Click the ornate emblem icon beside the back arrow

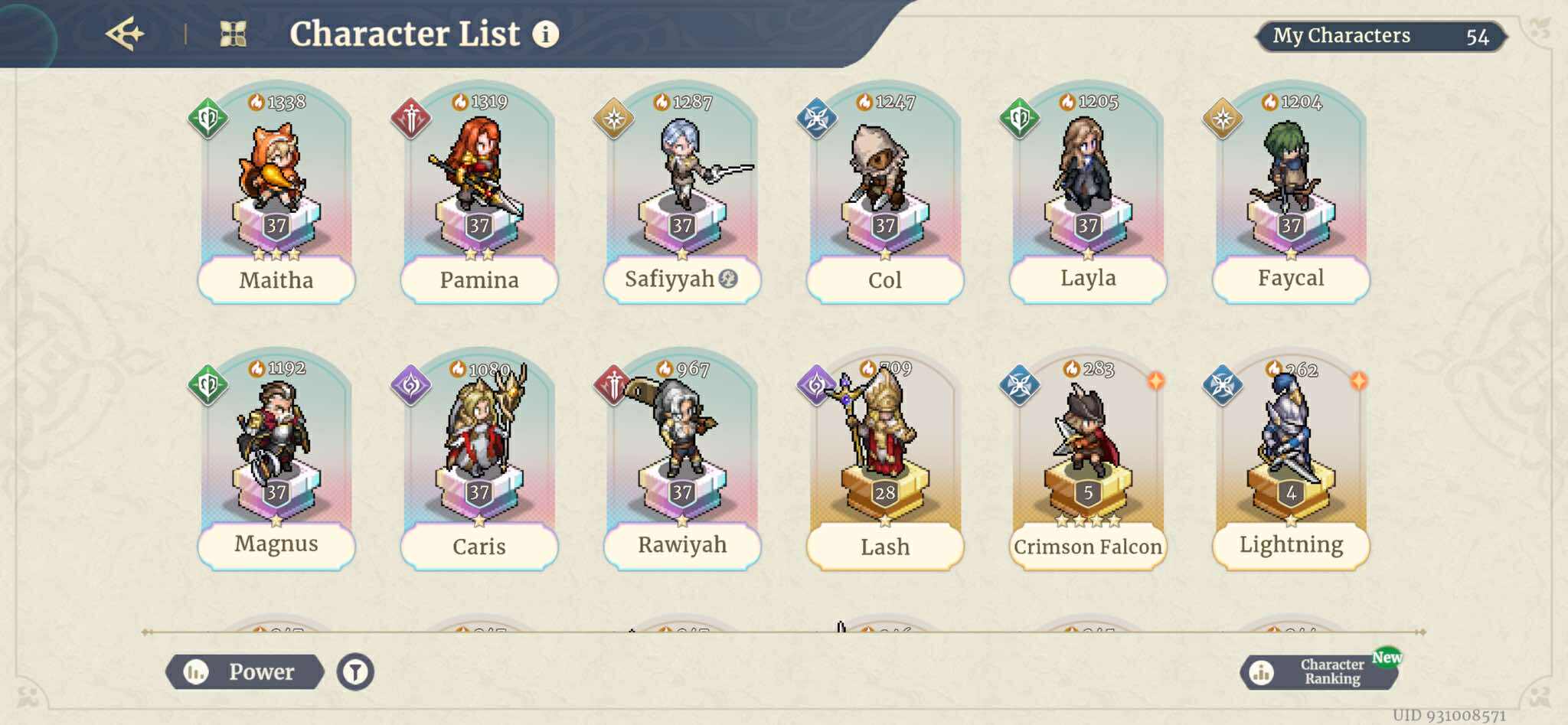[x=234, y=32]
